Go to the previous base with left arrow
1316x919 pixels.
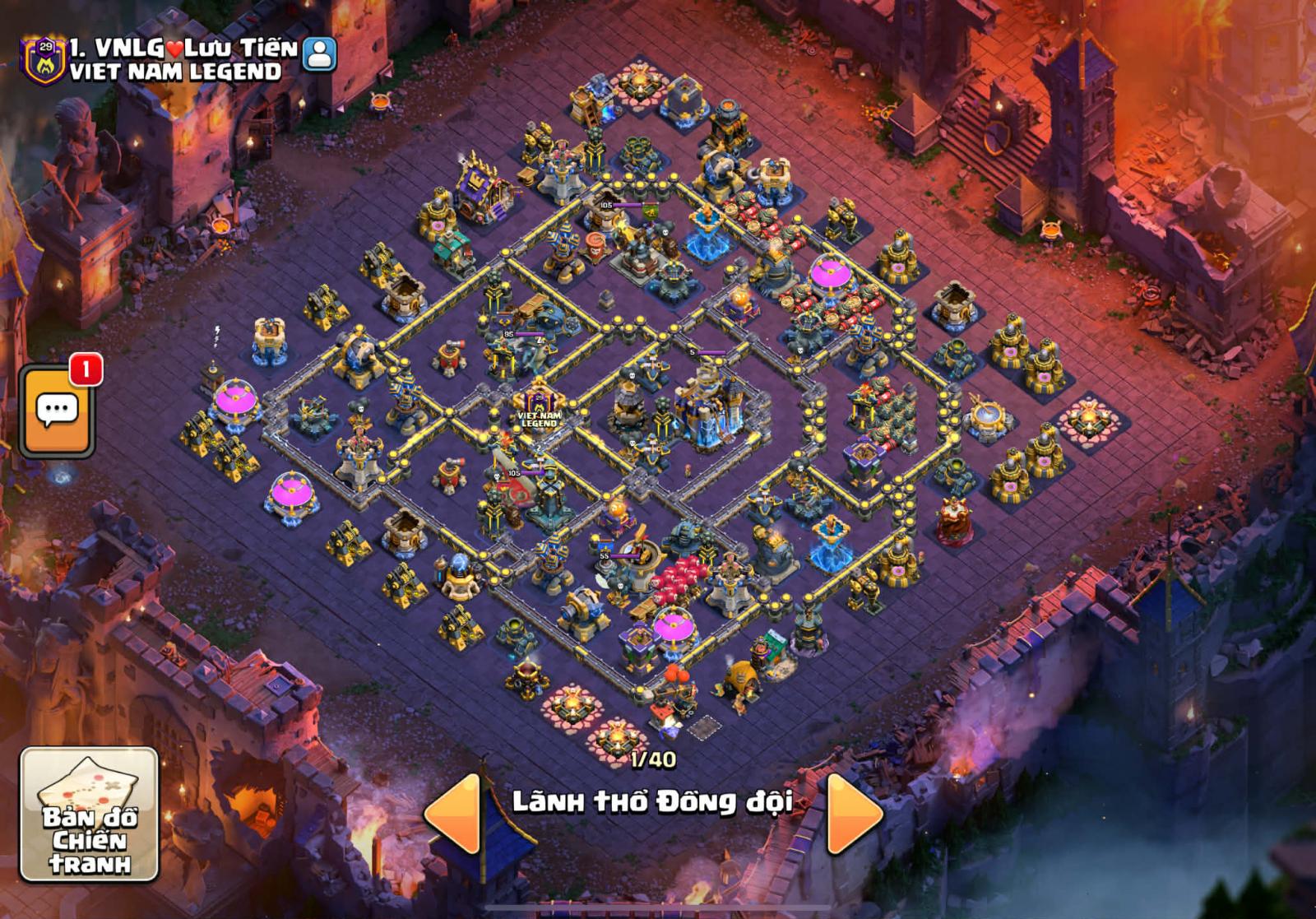point(453,813)
